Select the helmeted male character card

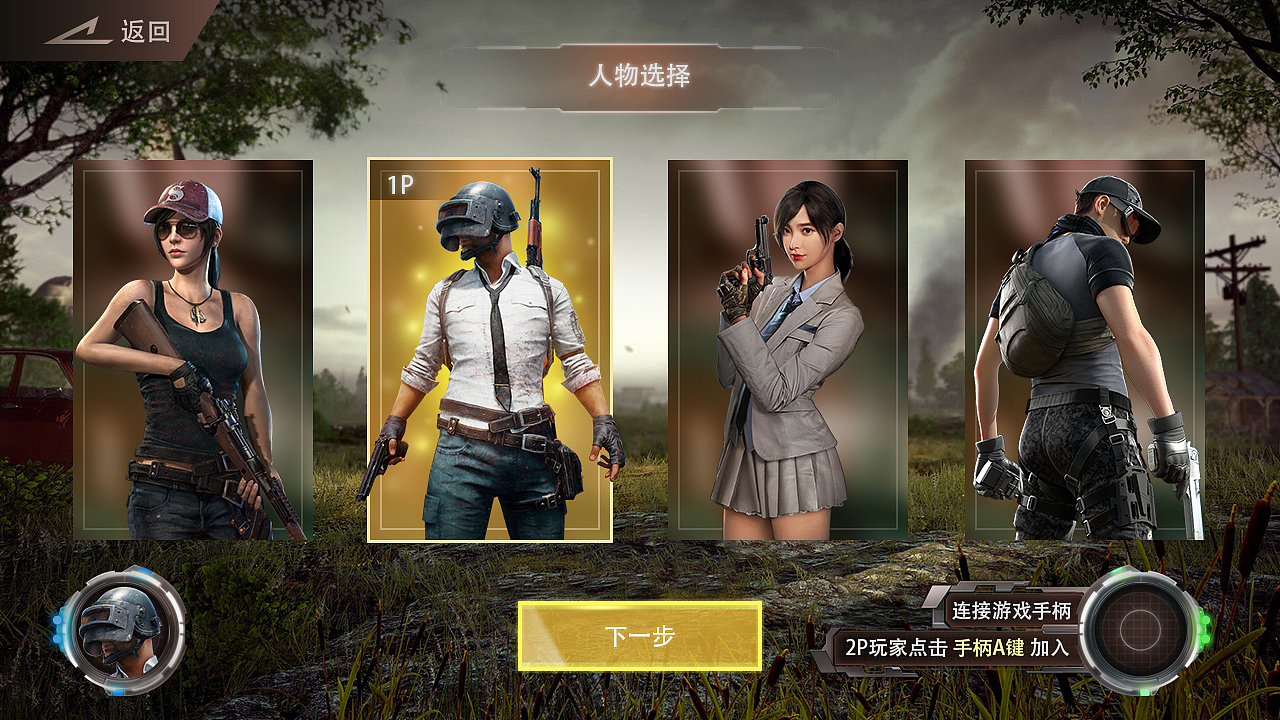point(490,350)
